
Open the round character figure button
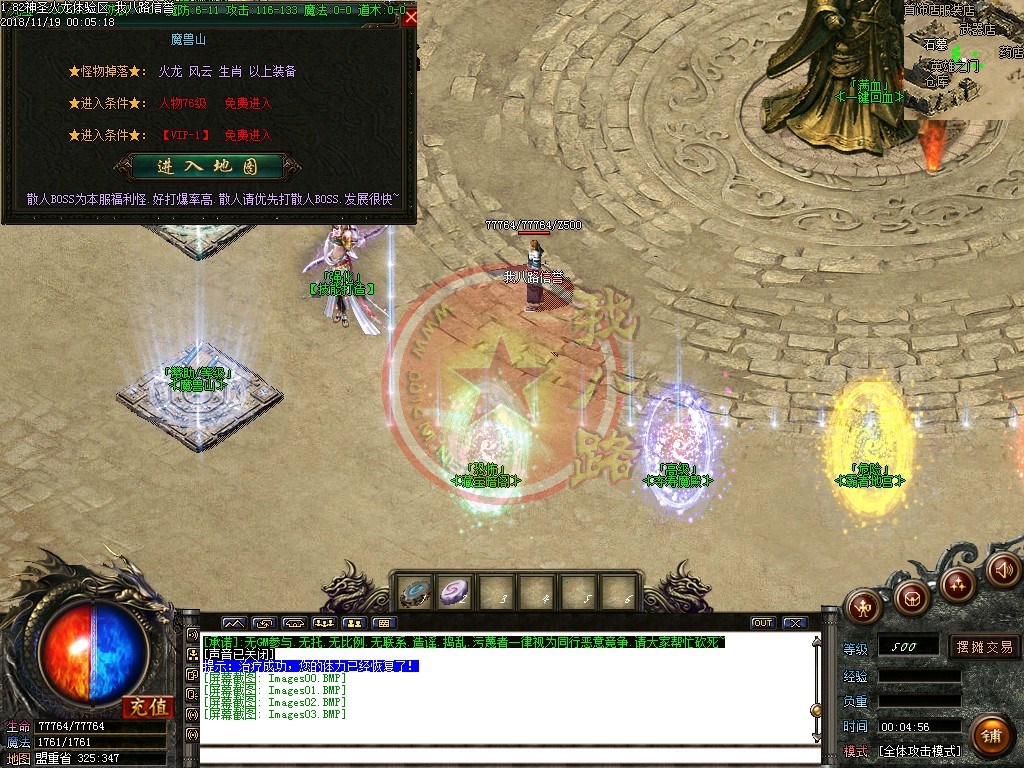pos(861,605)
